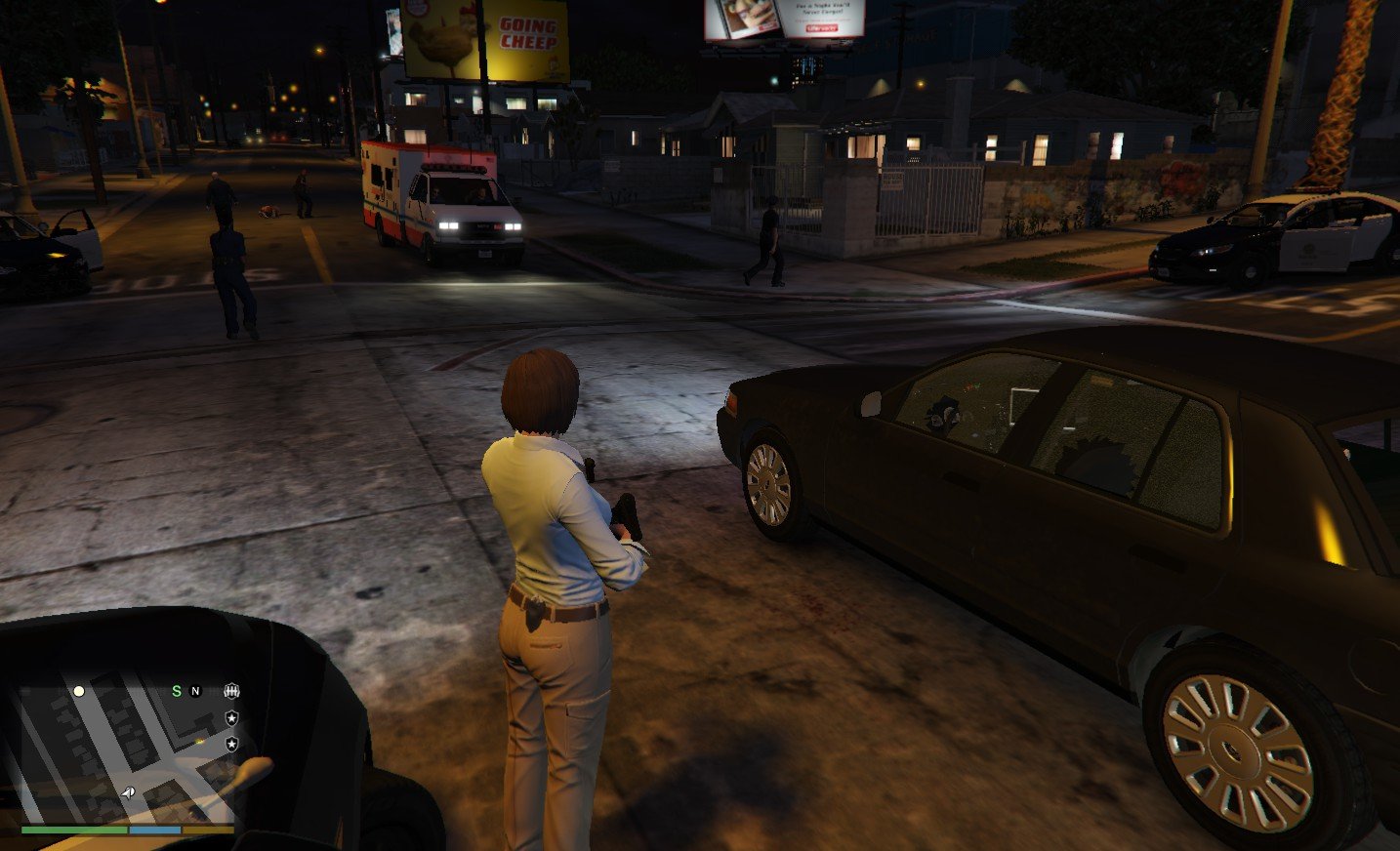This screenshot has width=1400, height=851.
Task: Select the green S blip on minimap
Action: pos(177,691)
